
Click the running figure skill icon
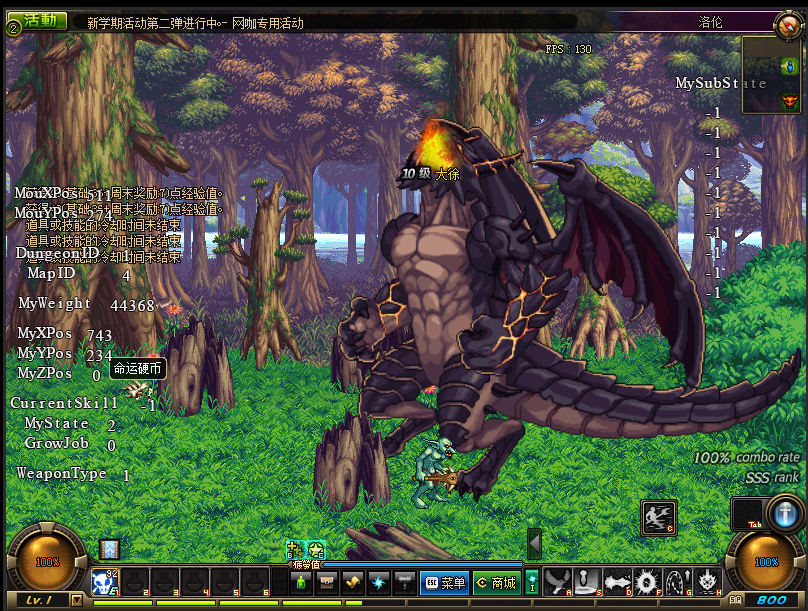[658, 516]
